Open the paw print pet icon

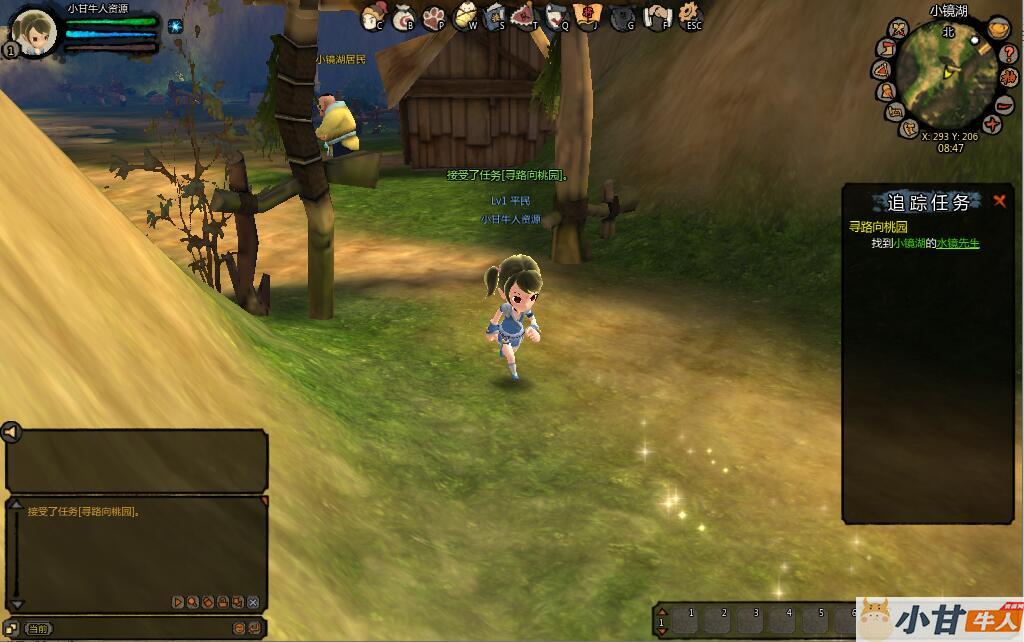(x=433, y=17)
